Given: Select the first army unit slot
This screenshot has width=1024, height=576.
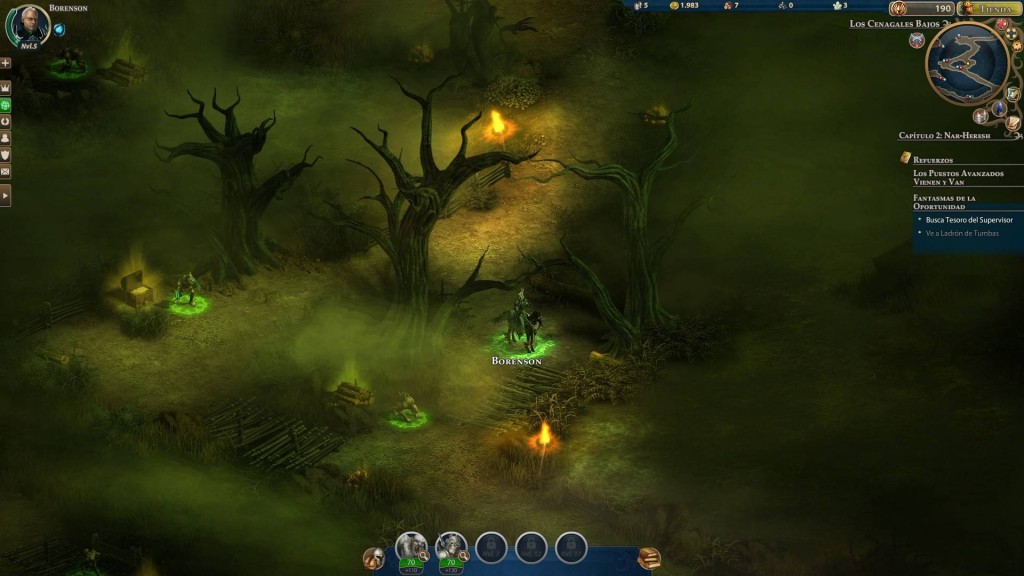Looking at the screenshot, I should pos(410,545).
